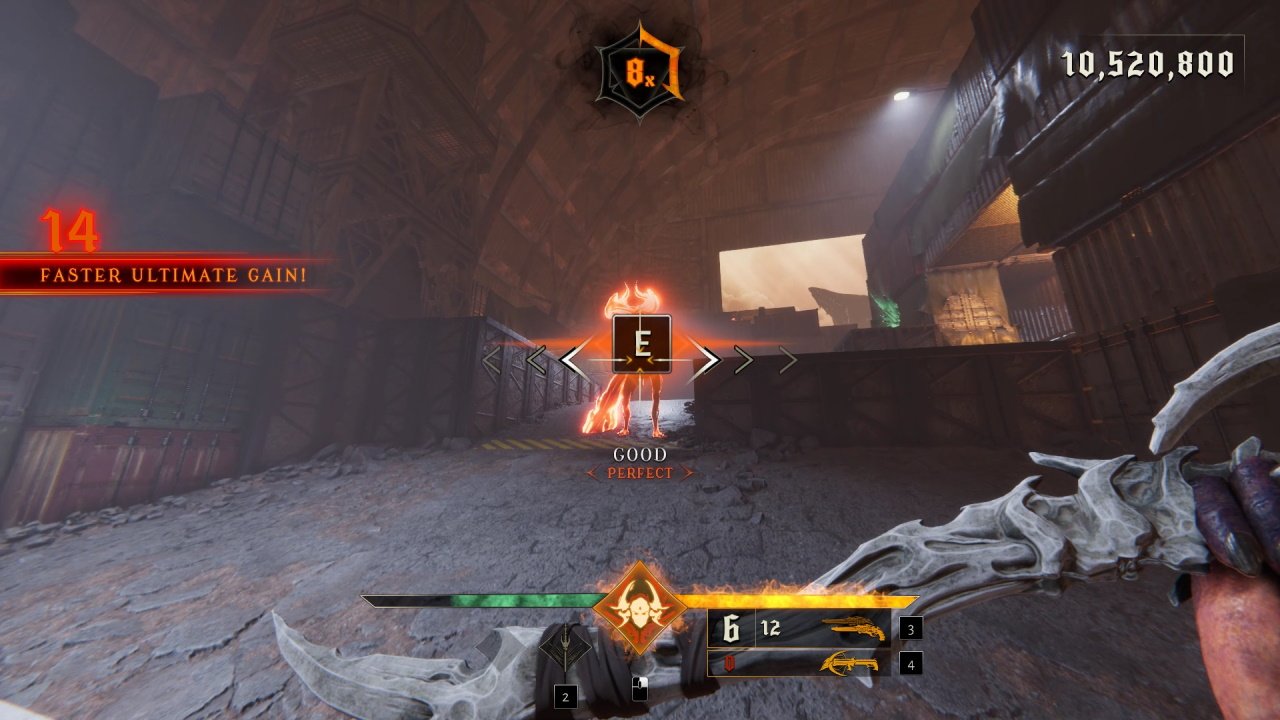Click the 8x fury multiplier emblem
The height and width of the screenshot is (720, 1280).
(638, 72)
